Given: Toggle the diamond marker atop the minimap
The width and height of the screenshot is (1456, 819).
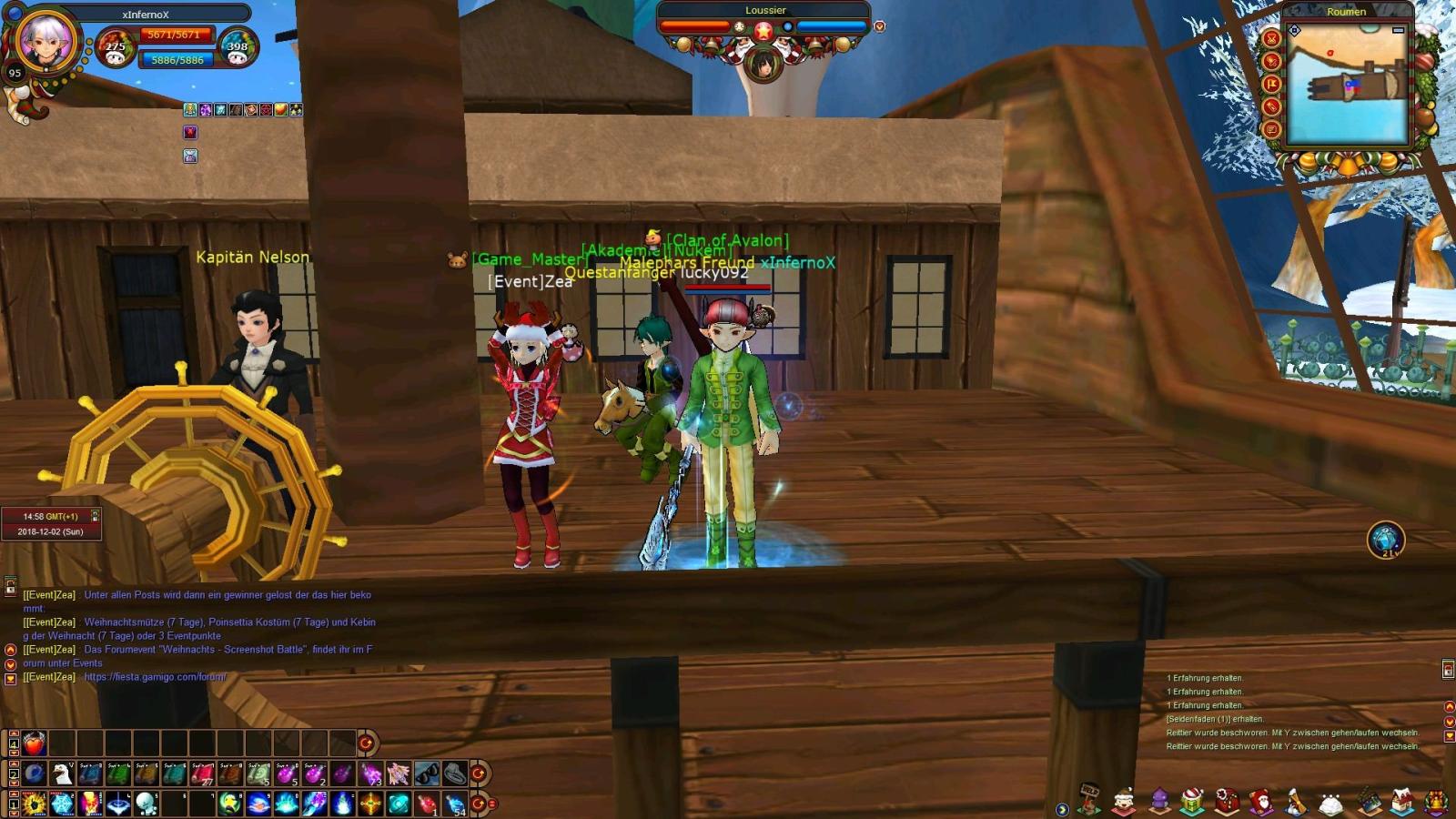Looking at the screenshot, I should coord(1294,29).
